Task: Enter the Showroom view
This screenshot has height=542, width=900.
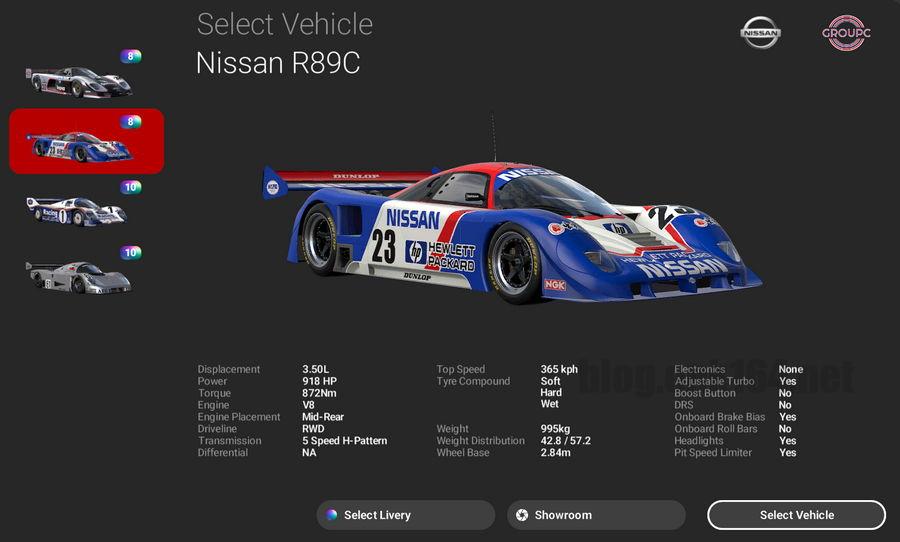Action: pyautogui.click(x=596, y=515)
